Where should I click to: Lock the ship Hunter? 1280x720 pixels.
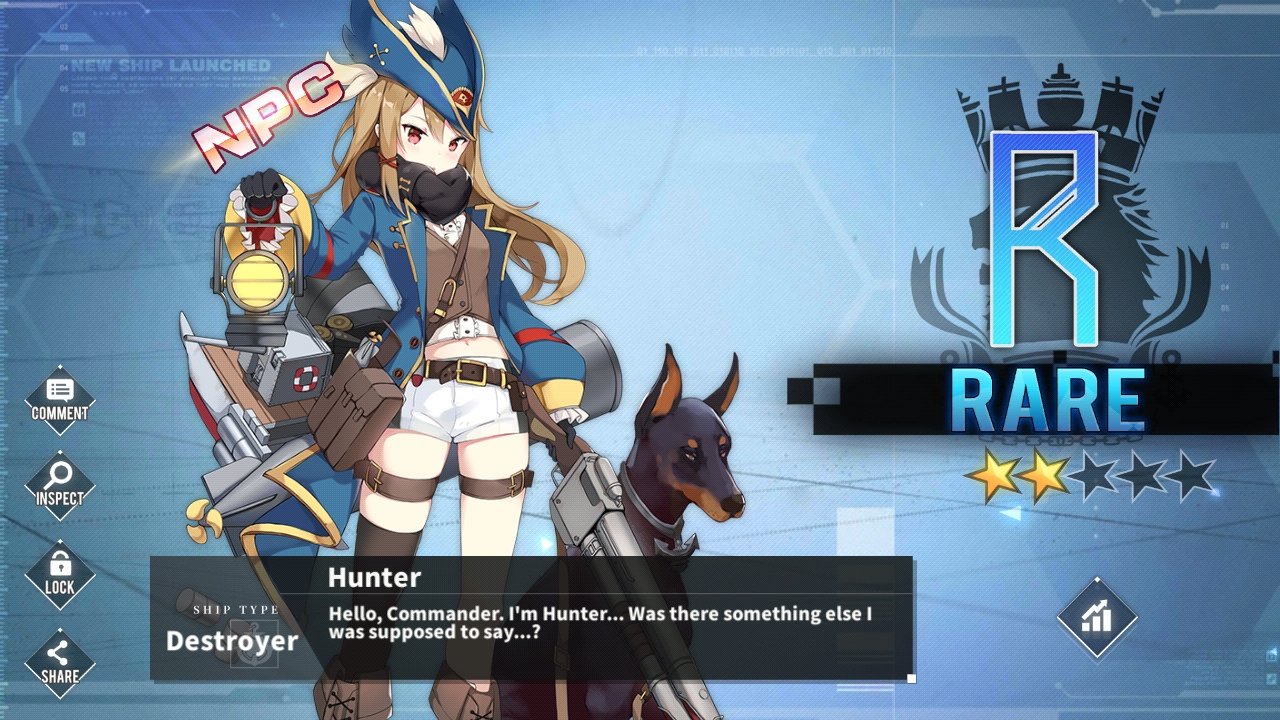click(60, 573)
